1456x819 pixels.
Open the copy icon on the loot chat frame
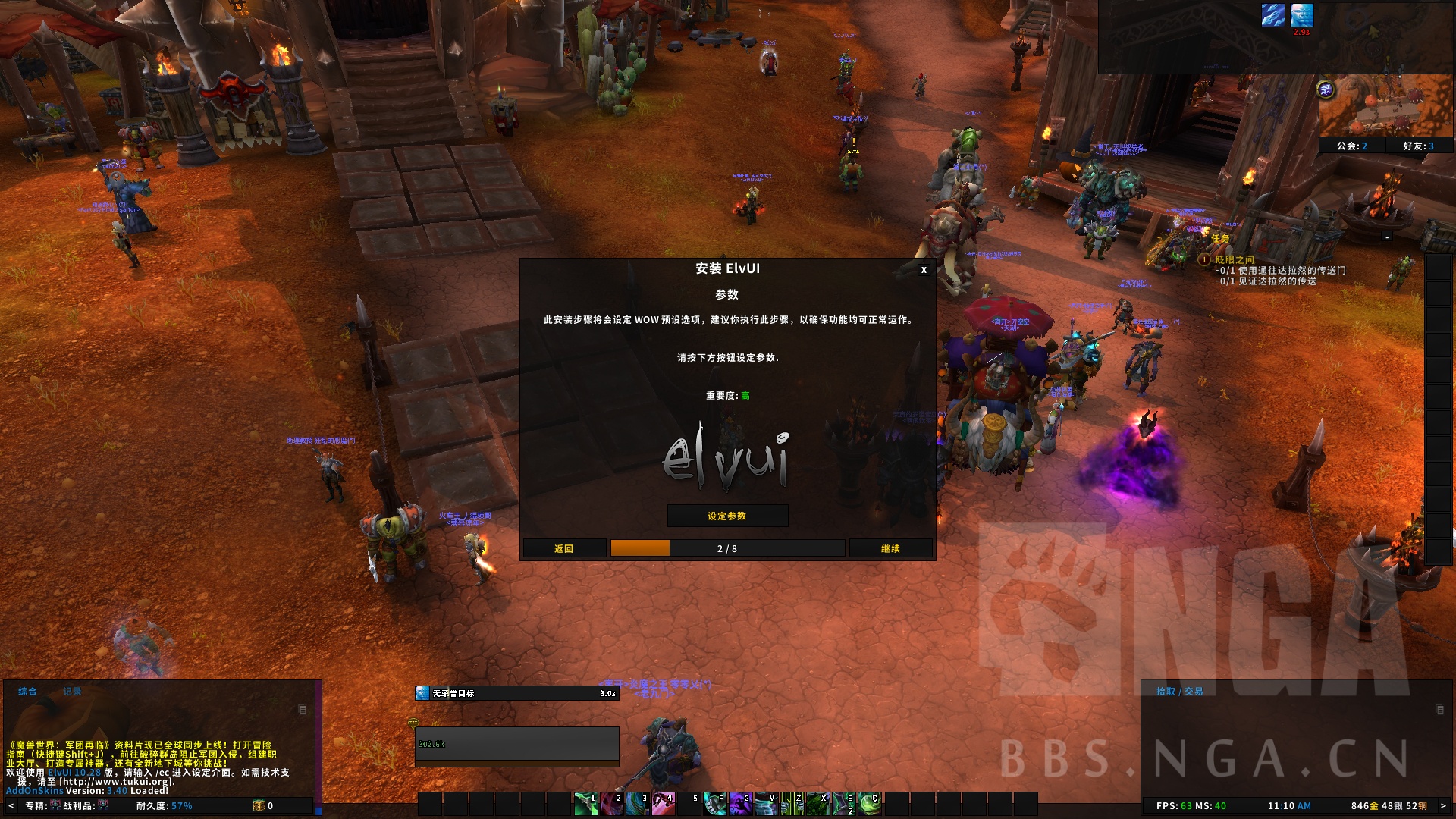click(1441, 711)
